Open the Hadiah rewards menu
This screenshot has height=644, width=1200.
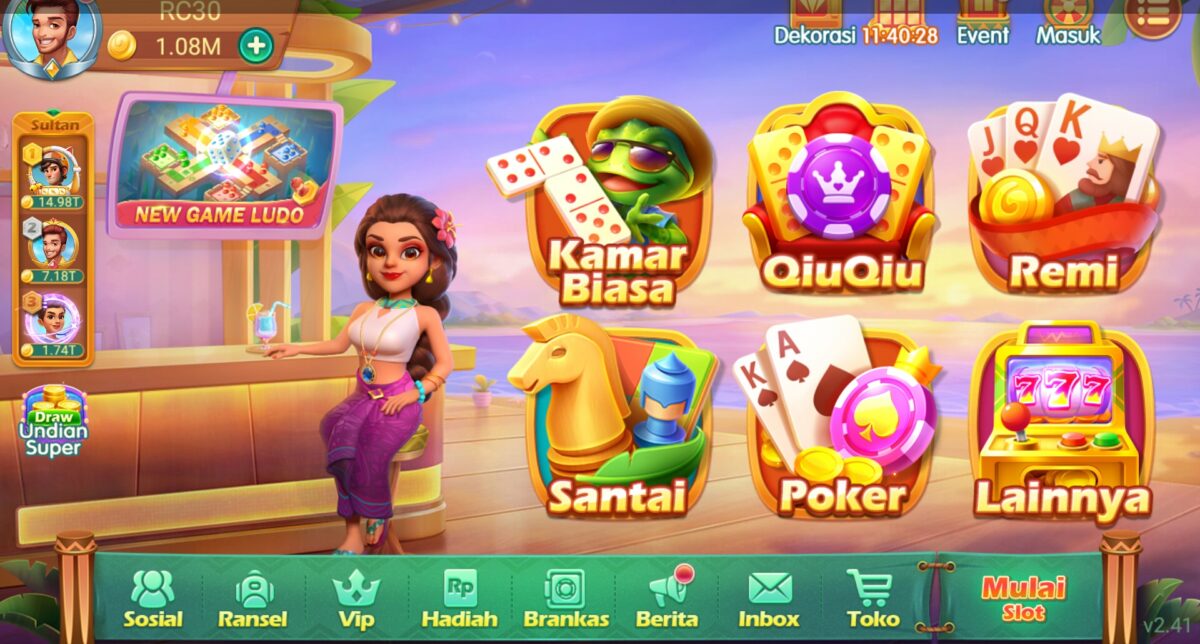click(459, 599)
